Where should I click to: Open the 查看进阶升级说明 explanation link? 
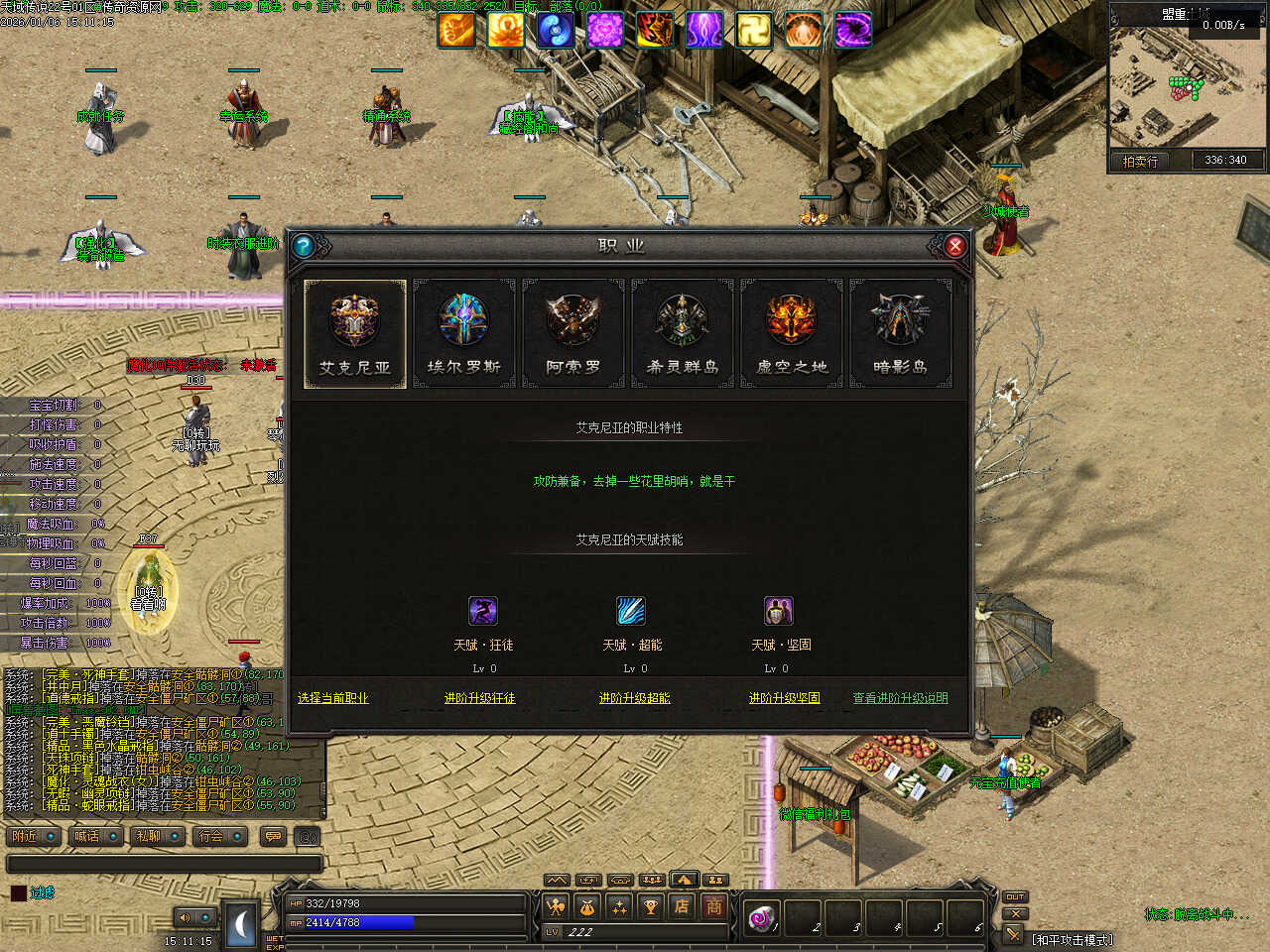(900, 698)
